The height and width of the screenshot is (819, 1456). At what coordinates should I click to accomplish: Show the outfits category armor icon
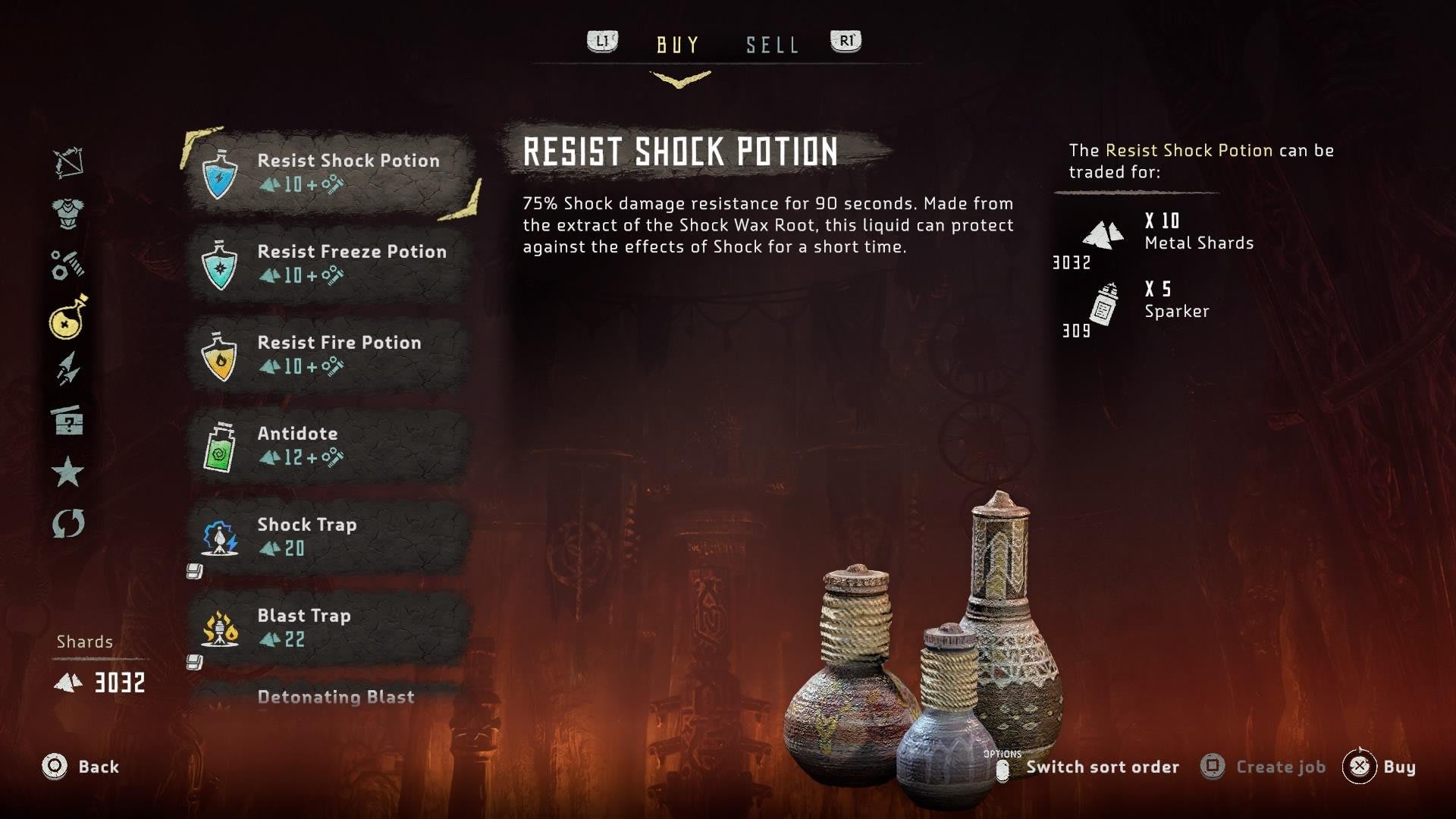(x=68, y=213)
